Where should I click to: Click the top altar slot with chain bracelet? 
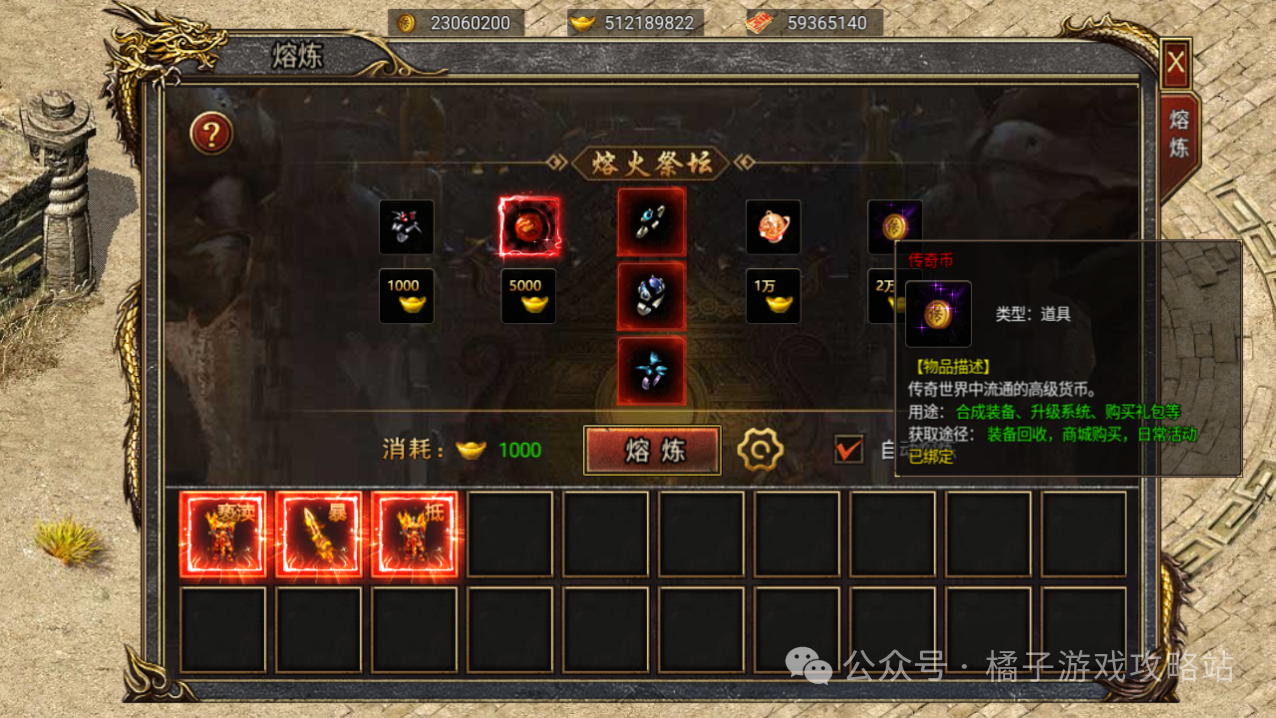(652, 223)
